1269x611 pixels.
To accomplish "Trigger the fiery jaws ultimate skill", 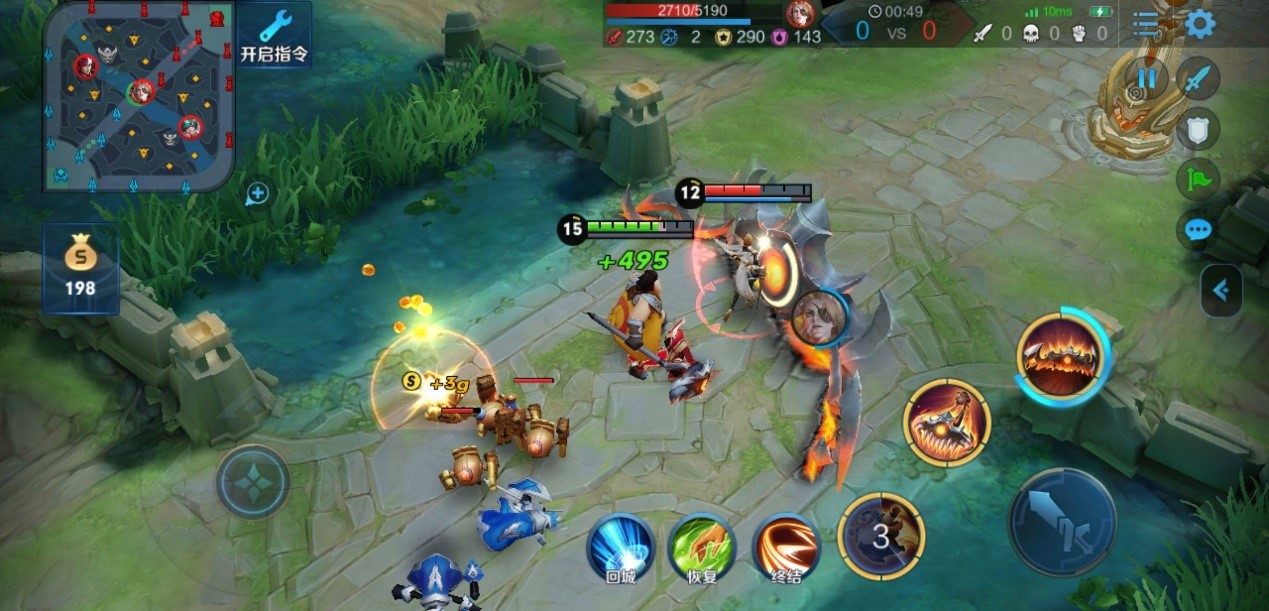I will 1061,355.
